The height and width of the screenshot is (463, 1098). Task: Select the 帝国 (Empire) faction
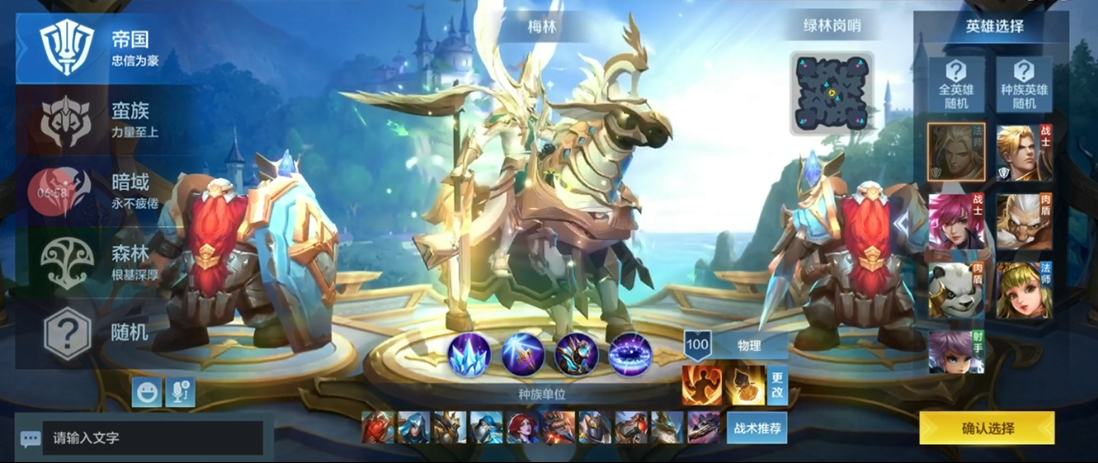pyautogui.click(x=100, y=47)
